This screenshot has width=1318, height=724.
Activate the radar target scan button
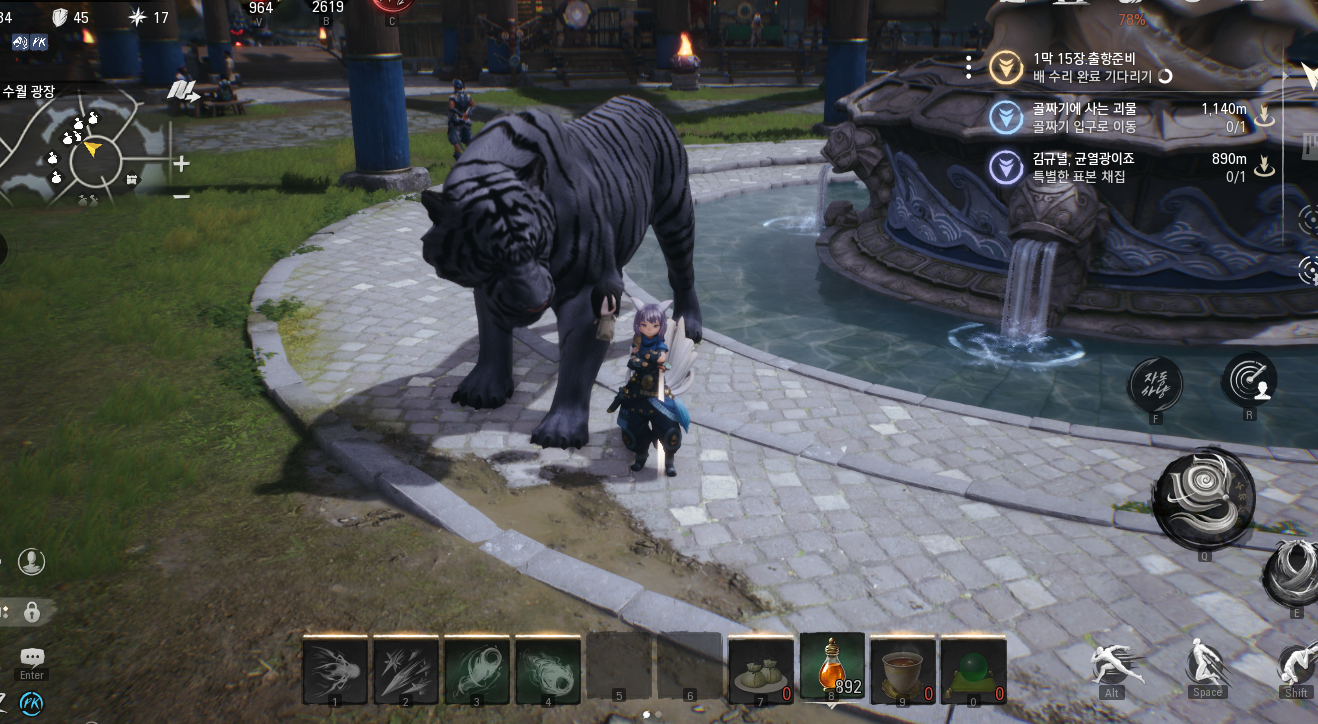coord(1249,379)
